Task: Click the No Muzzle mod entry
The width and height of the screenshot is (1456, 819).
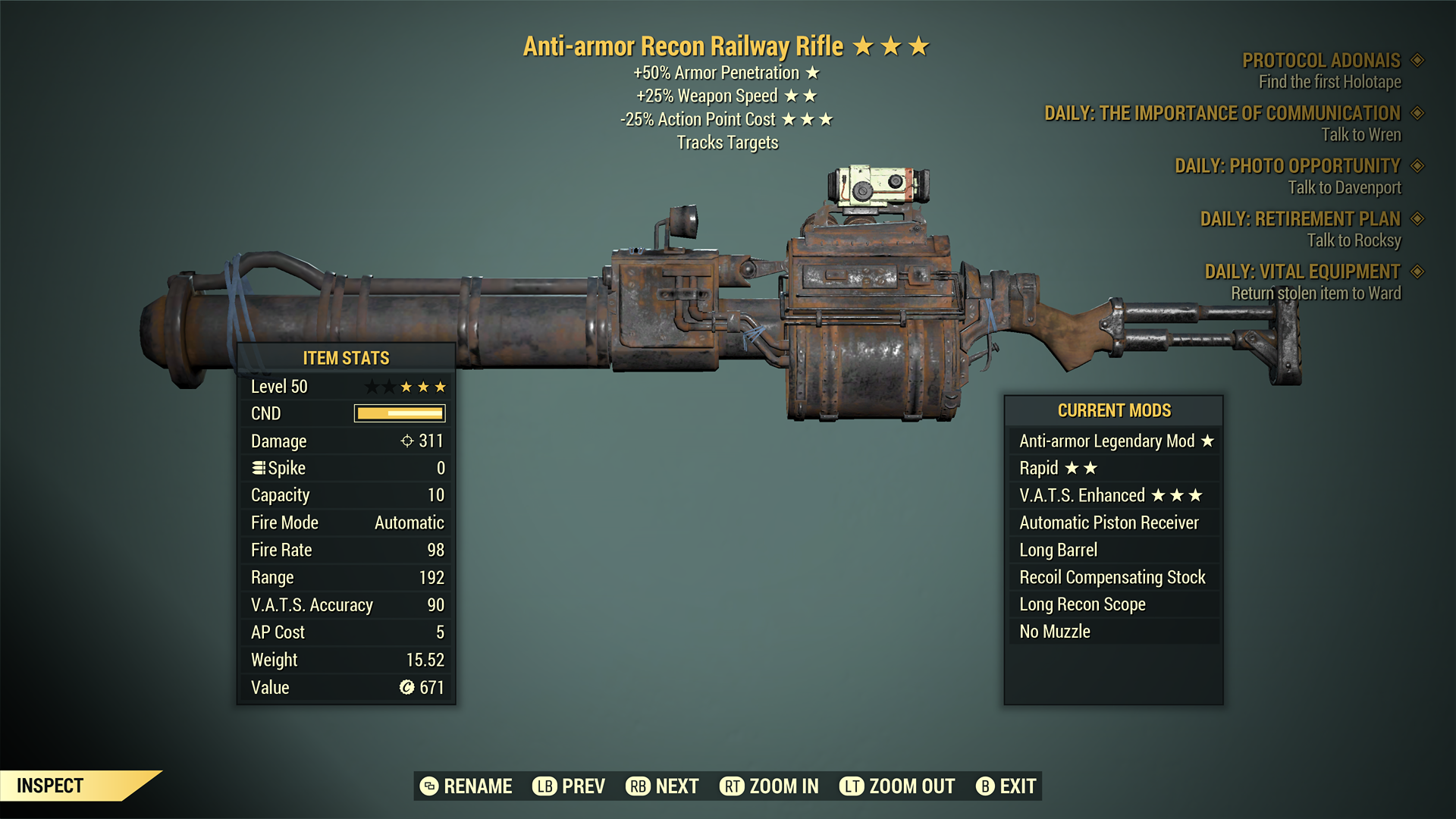Action: point(1113,632)
